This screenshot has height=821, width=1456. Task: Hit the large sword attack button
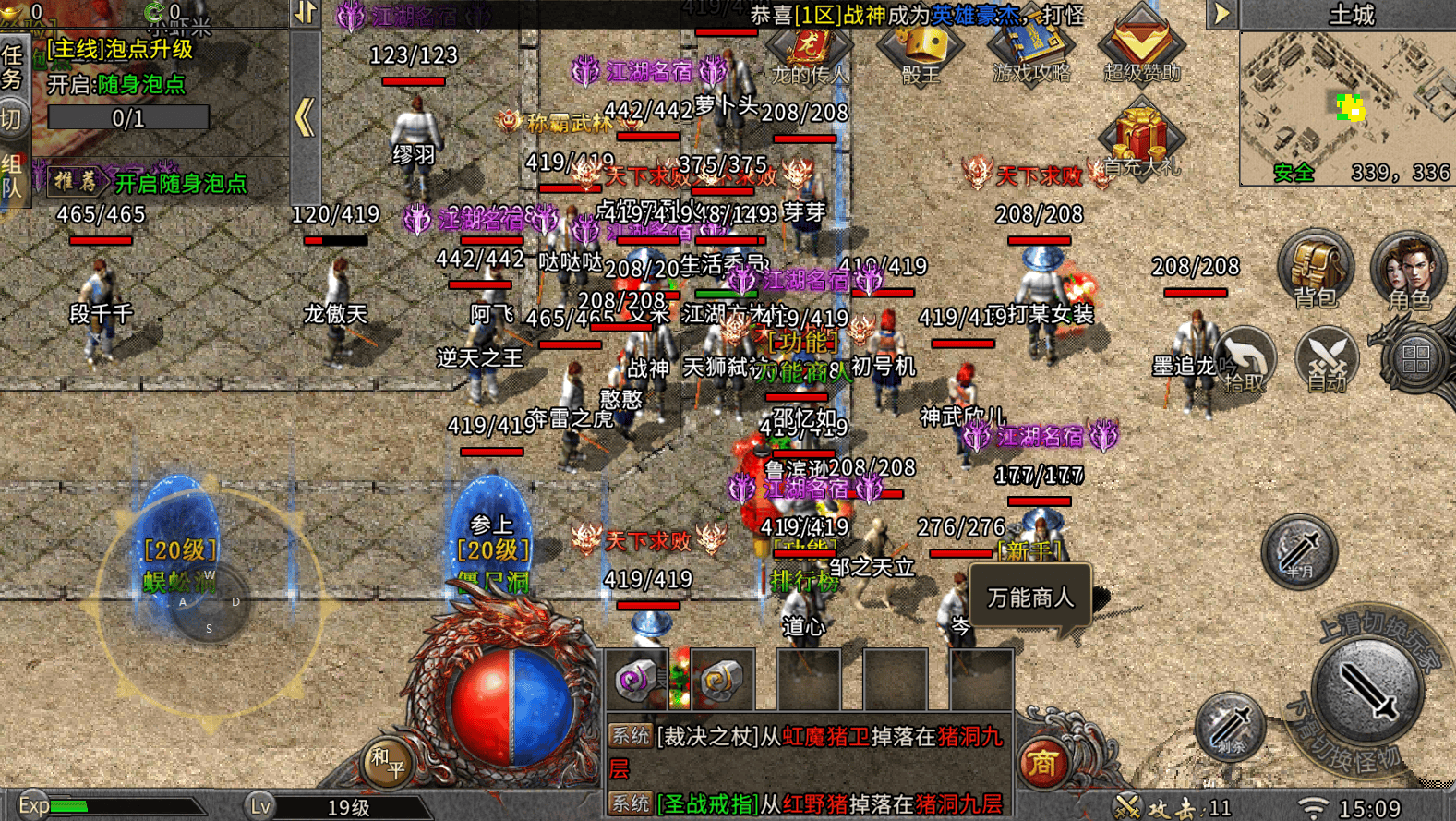1367,689
